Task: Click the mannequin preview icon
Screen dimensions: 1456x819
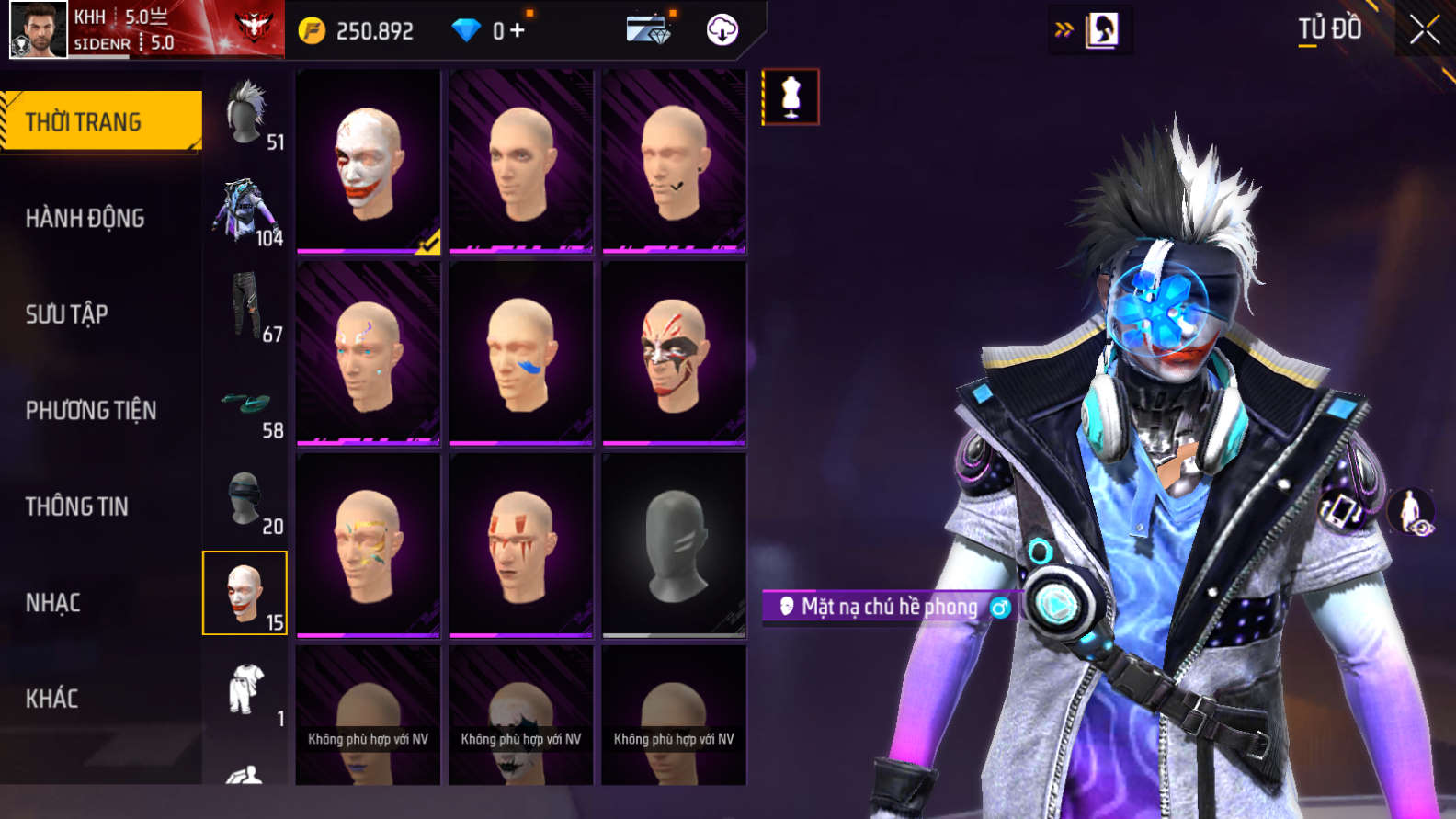Action: coord(791,97)
